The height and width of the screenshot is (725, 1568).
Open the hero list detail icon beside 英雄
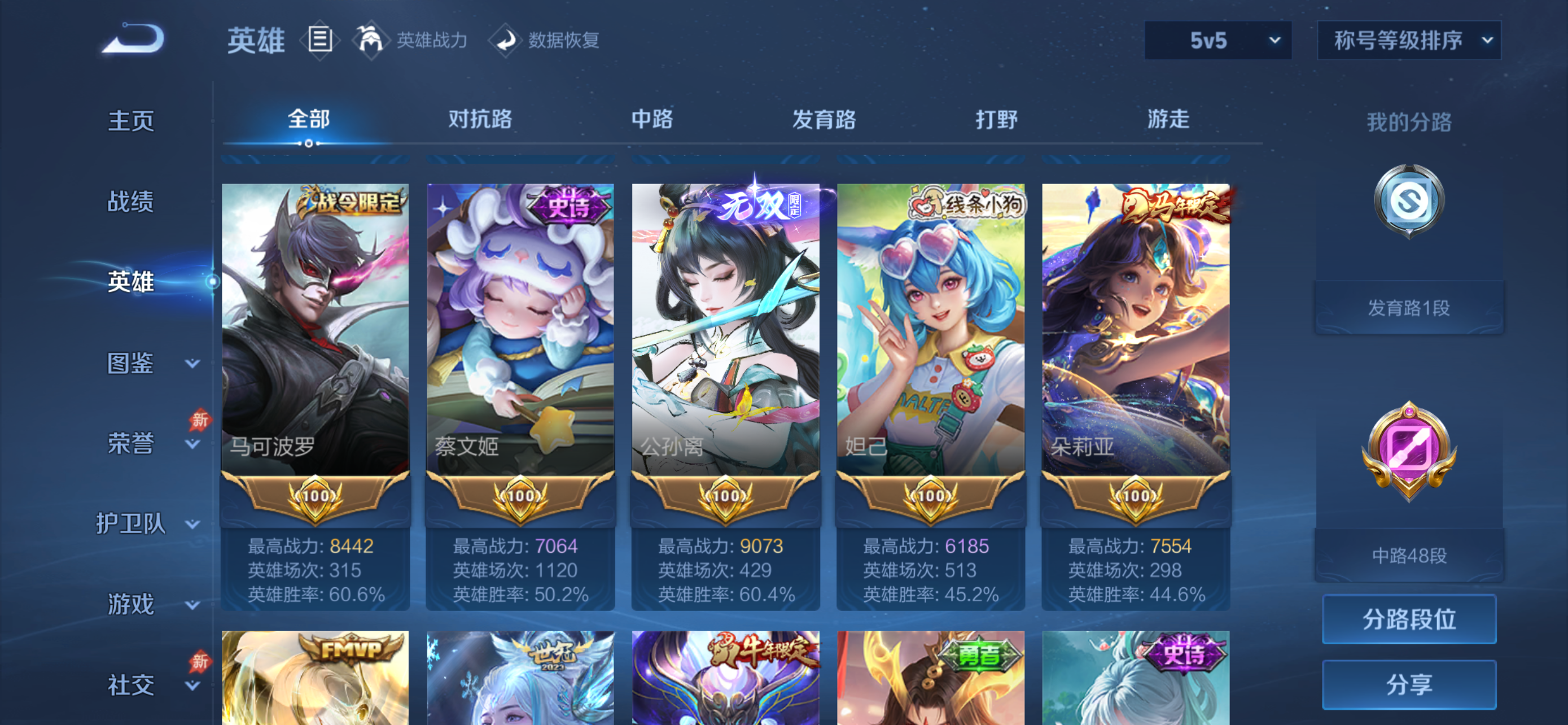click(x=319, y=40)
